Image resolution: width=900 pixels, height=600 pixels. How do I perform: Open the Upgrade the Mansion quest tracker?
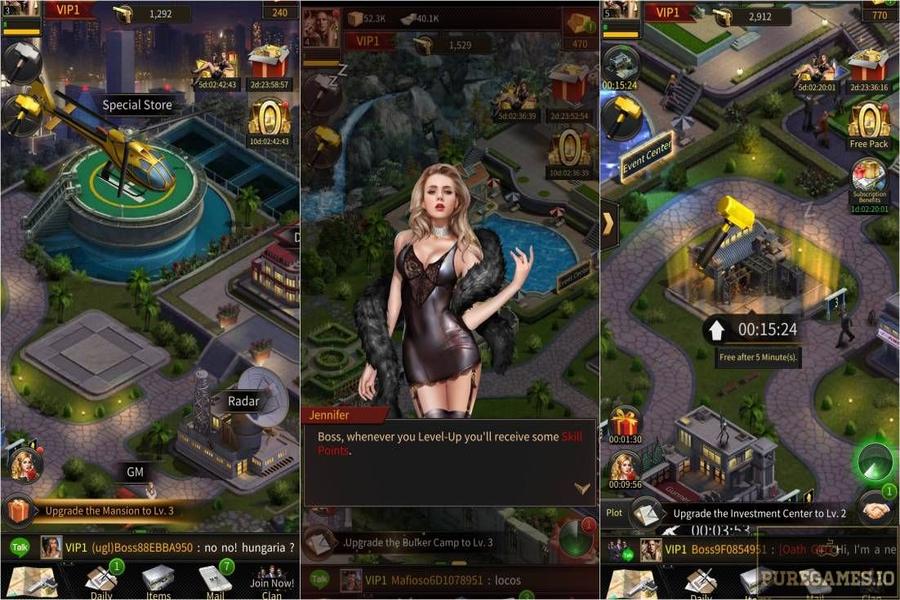pos(110,511)
